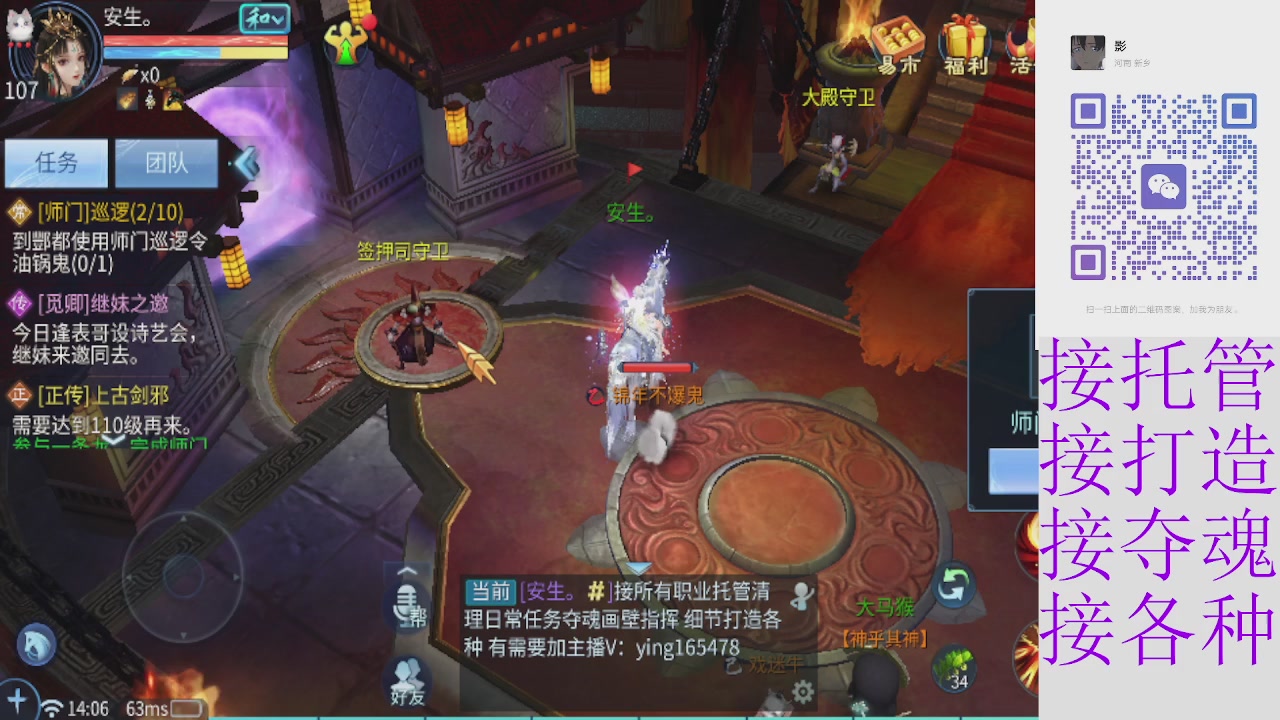Summon mount with the horse head icon
Image resolution: width=1280 pixels, height=720 pixels.
pos(35,645)
